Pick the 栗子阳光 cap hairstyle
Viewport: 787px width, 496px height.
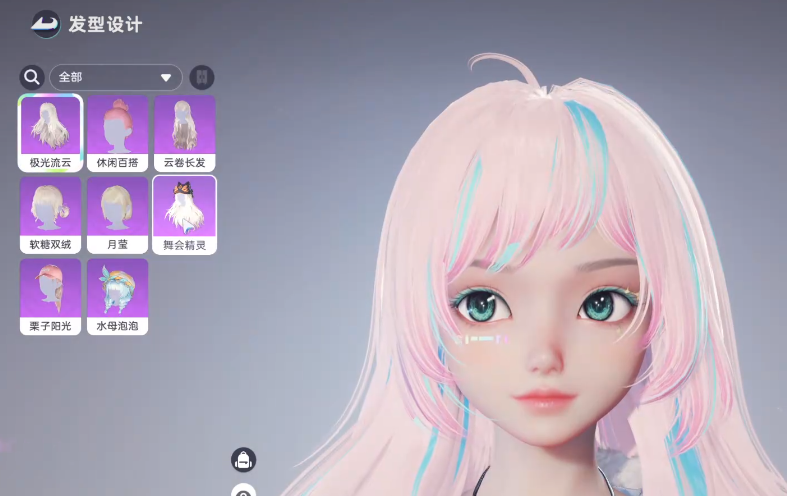click(x=50, y=296)
